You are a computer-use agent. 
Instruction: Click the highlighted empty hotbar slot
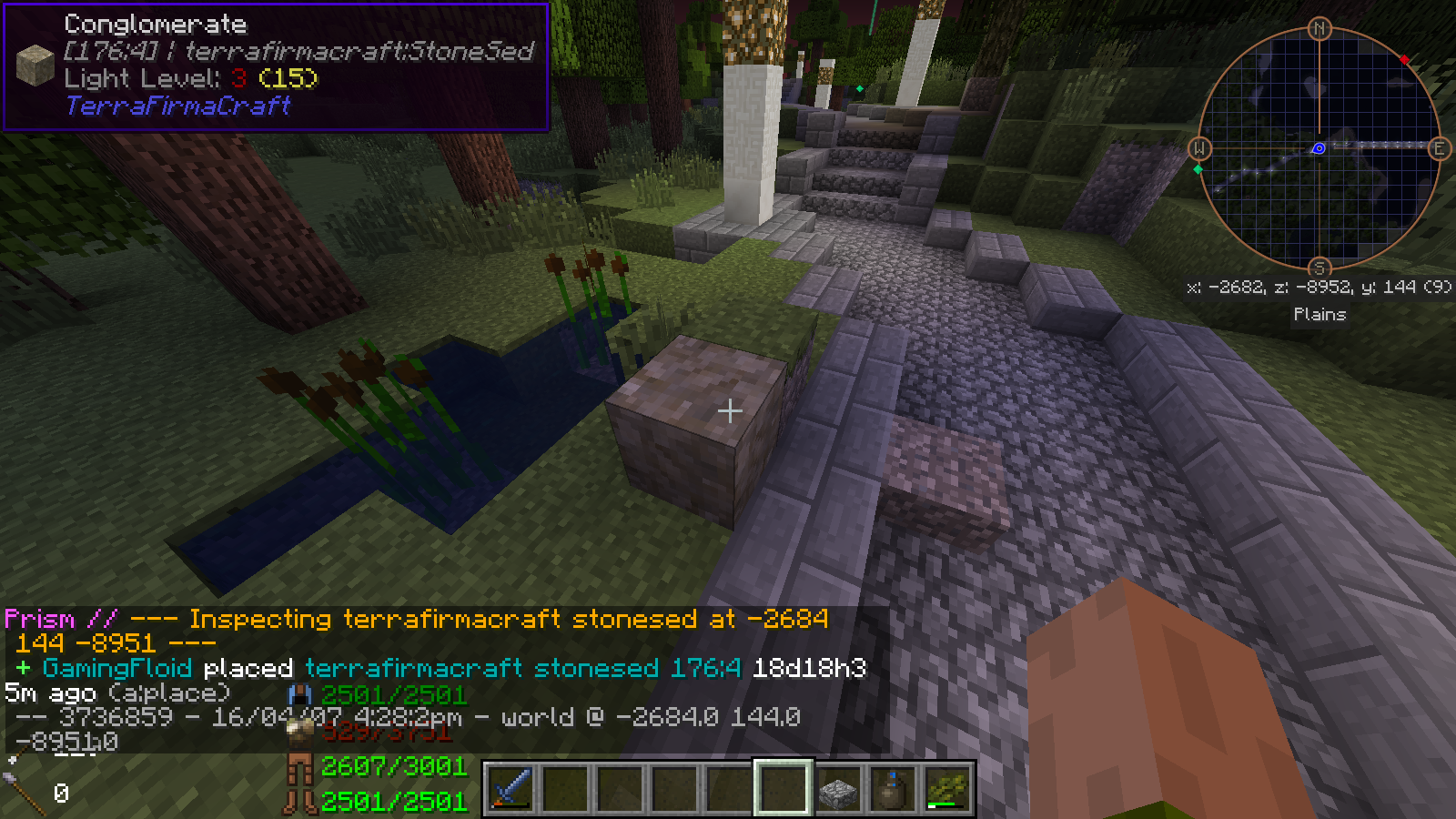coord(783,788)
